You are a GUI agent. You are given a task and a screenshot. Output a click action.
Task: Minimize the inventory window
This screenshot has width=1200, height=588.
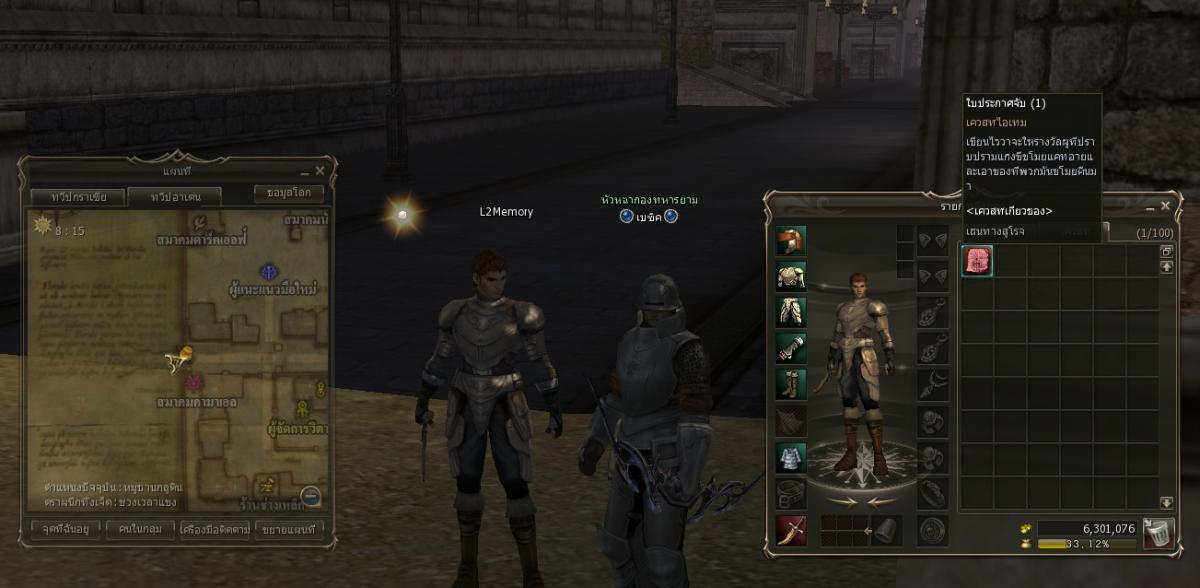click(1149, 206)
